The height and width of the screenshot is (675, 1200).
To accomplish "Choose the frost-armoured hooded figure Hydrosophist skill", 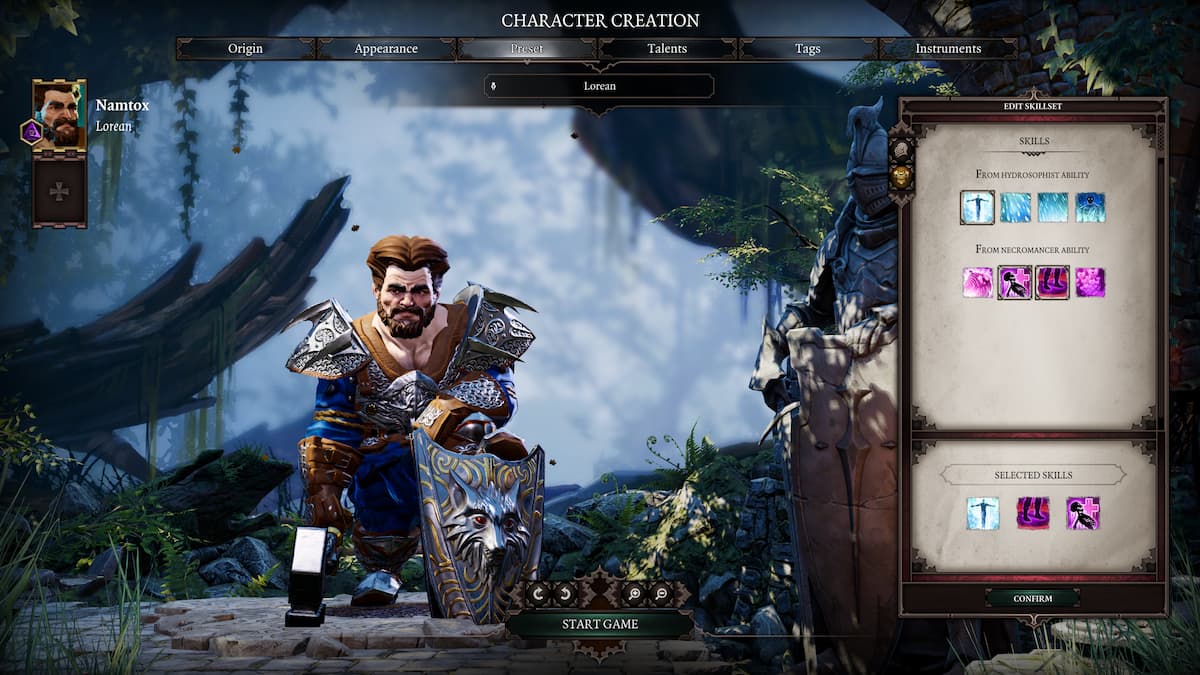I will coord(1090,207).
